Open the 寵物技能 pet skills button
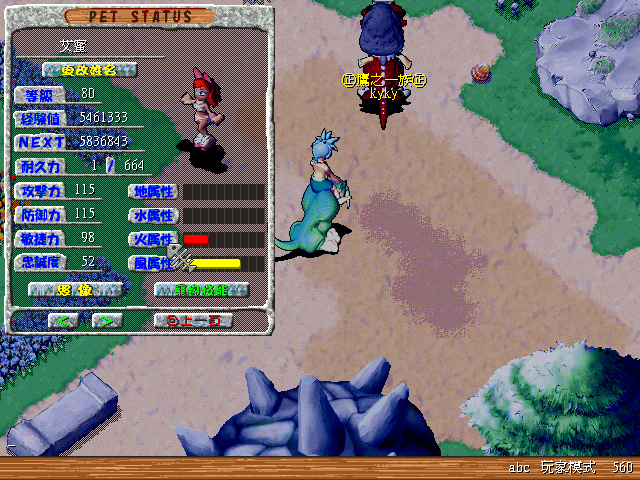640x480 pixels. pos(201,290)
